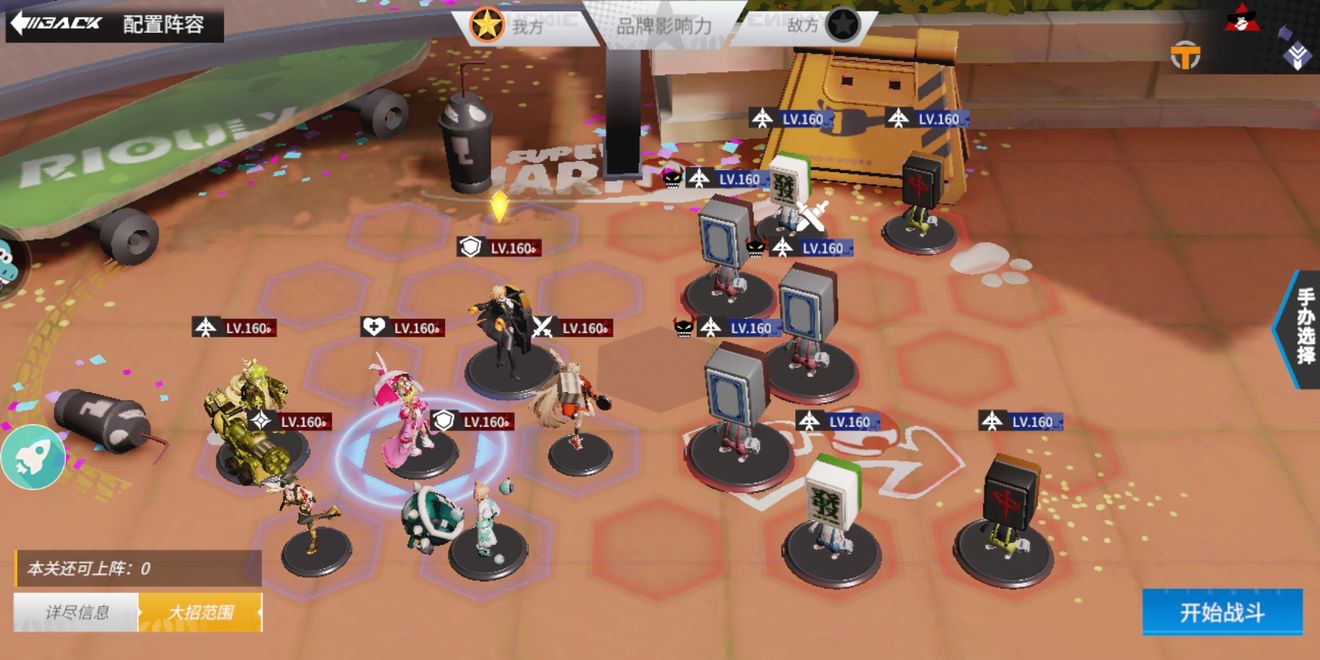The height and width of the screenshot is (660, 1320).
Task: Select the figure with the green spiked shell
Action: [x=432, y=517]
